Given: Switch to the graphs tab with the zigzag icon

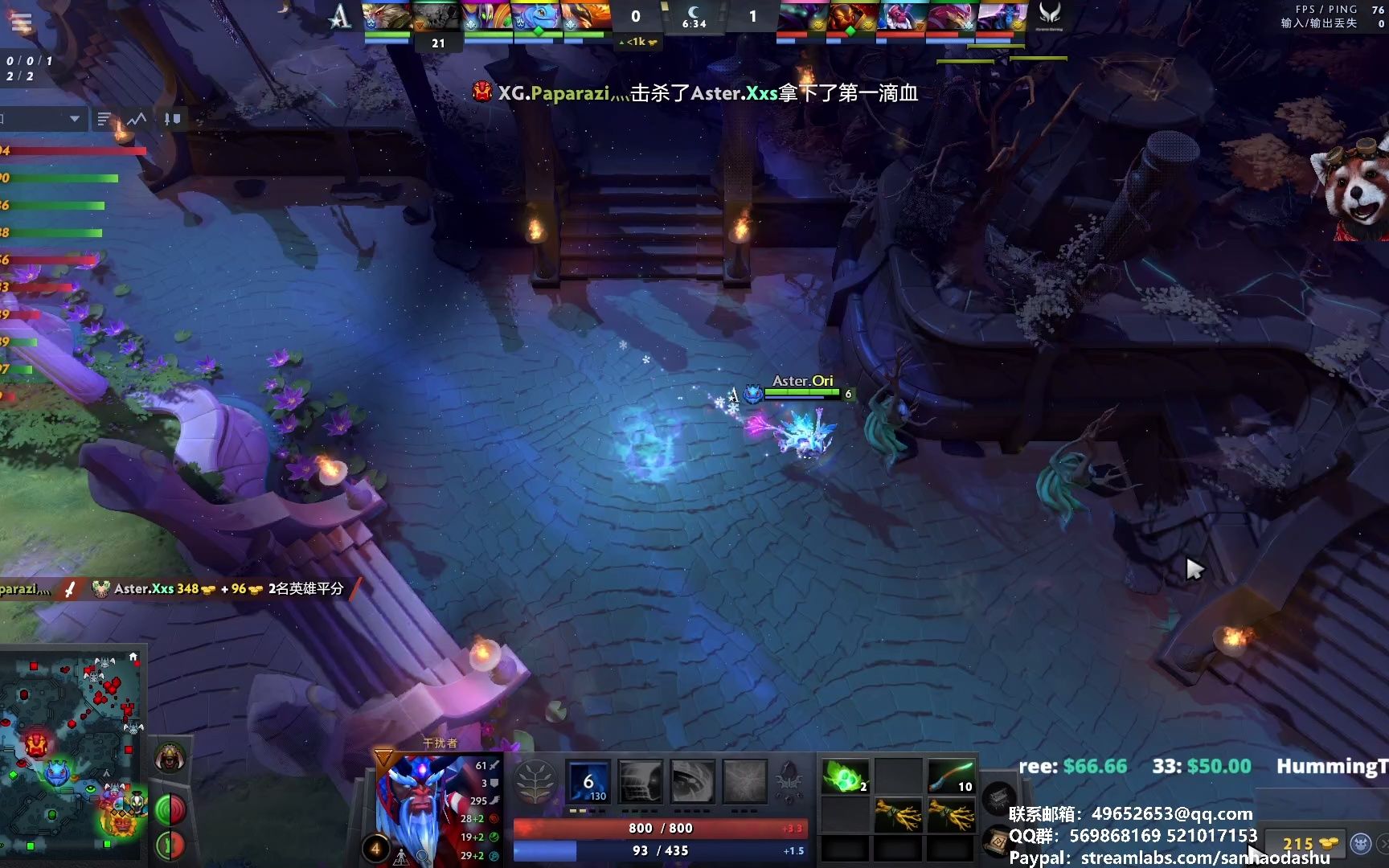Looking at the screenshot, I should tap(135, 118).
